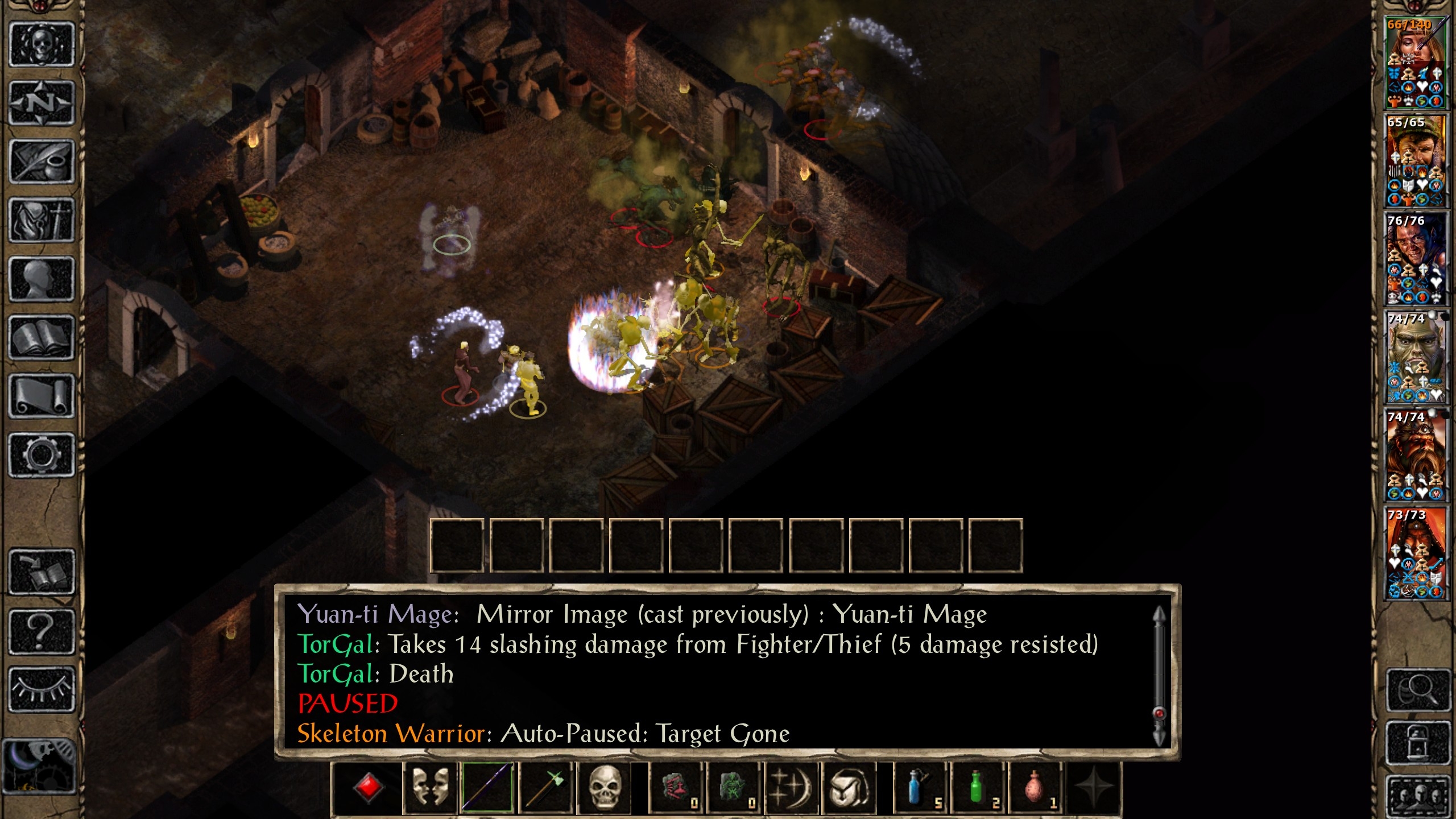
Task: Open the area map with the compass button
Action: 42,104
